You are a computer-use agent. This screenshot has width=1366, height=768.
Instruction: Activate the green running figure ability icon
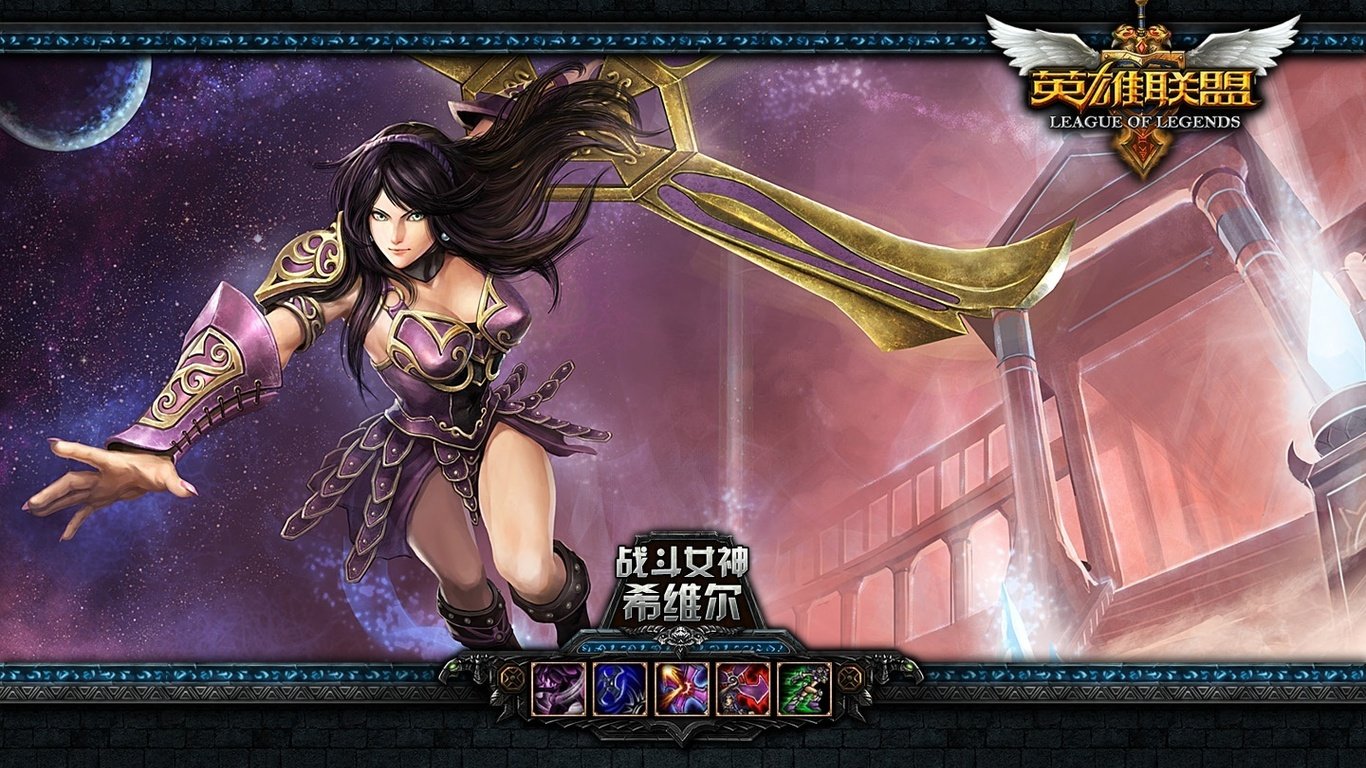(x=804, y=688)
